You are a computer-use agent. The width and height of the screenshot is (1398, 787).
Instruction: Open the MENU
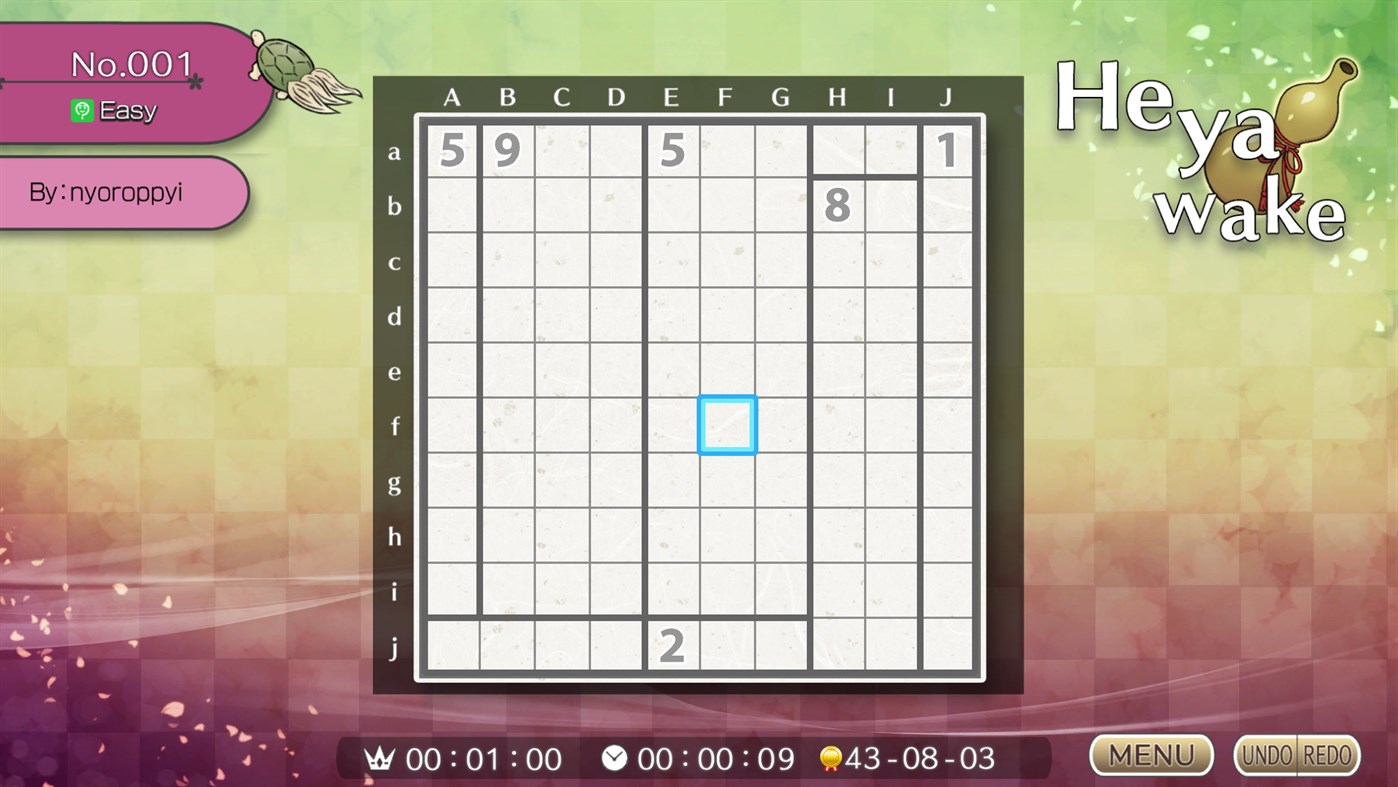[x=1151, y=755]
